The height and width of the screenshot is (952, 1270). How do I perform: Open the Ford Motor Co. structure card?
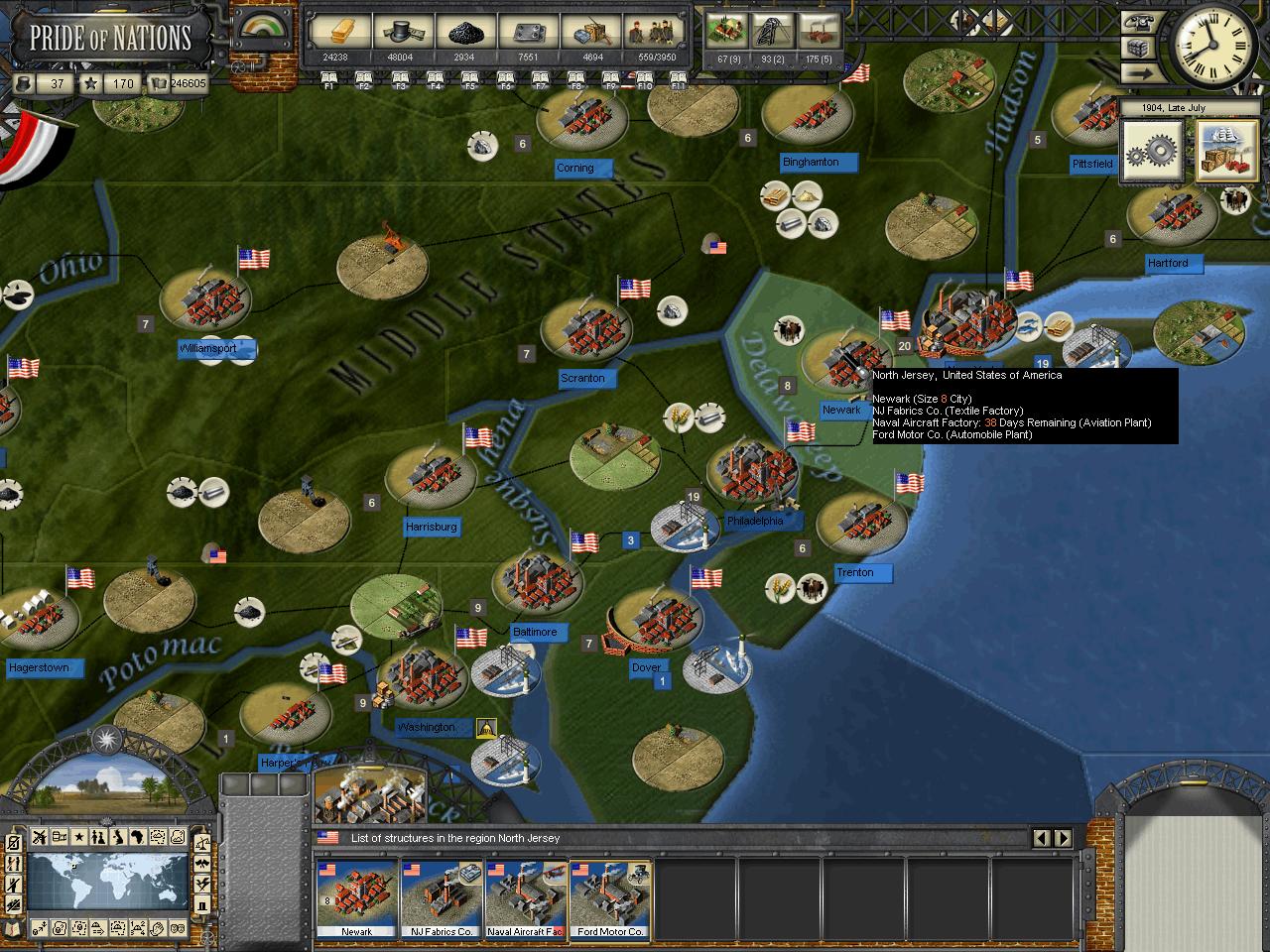[610, 898]
